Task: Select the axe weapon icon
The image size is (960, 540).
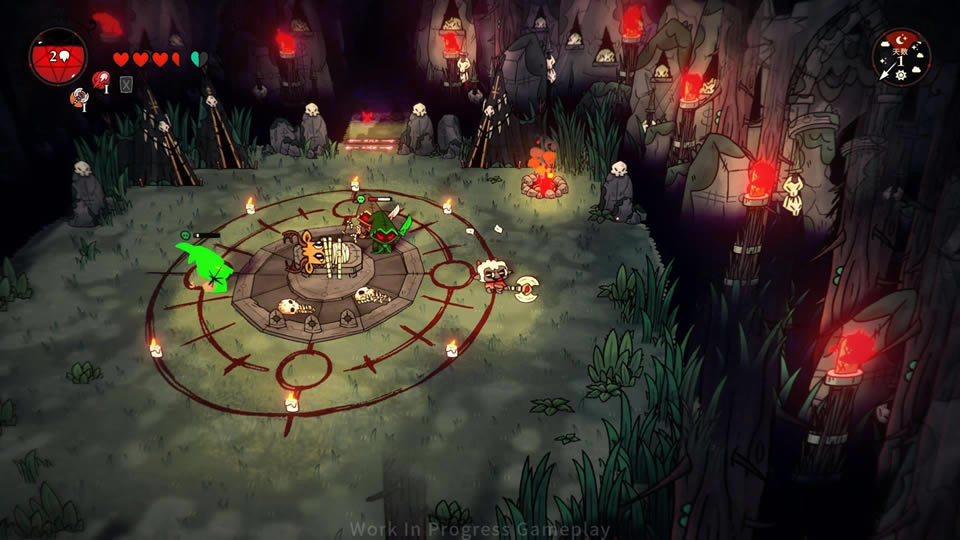Action: click(x=77, y=98)
